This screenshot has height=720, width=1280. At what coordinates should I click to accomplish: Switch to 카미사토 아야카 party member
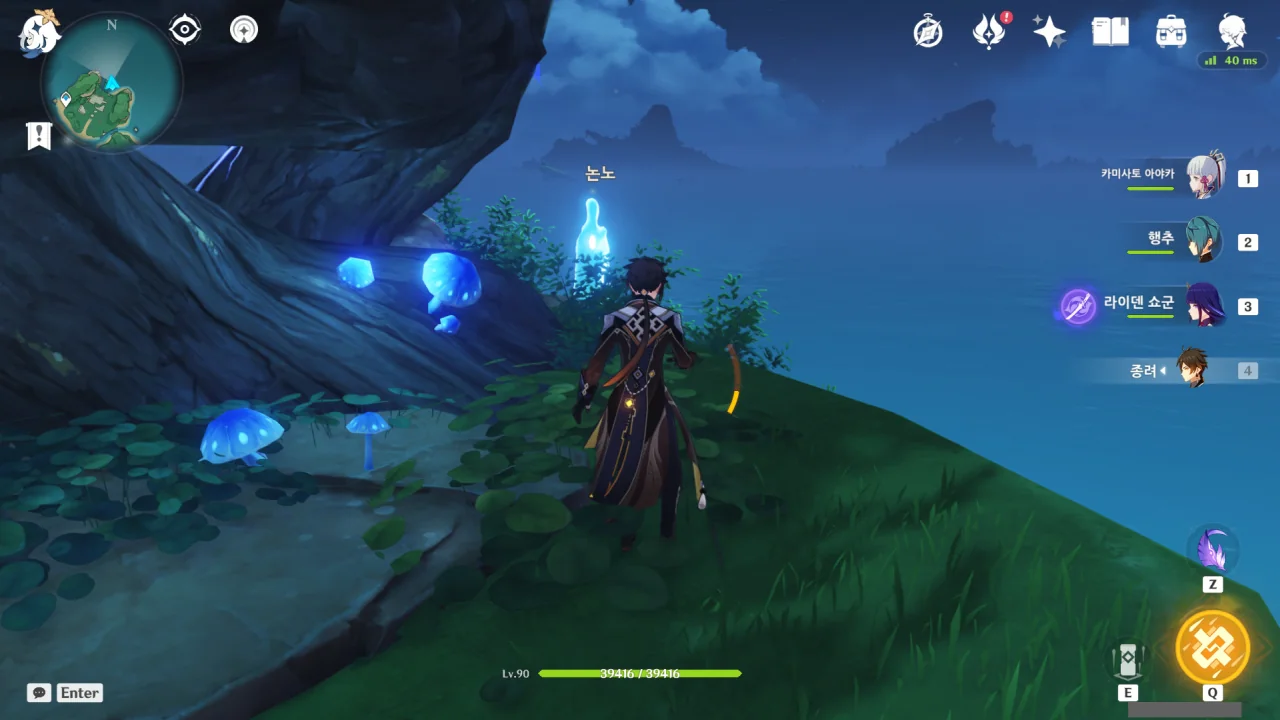1204,178
